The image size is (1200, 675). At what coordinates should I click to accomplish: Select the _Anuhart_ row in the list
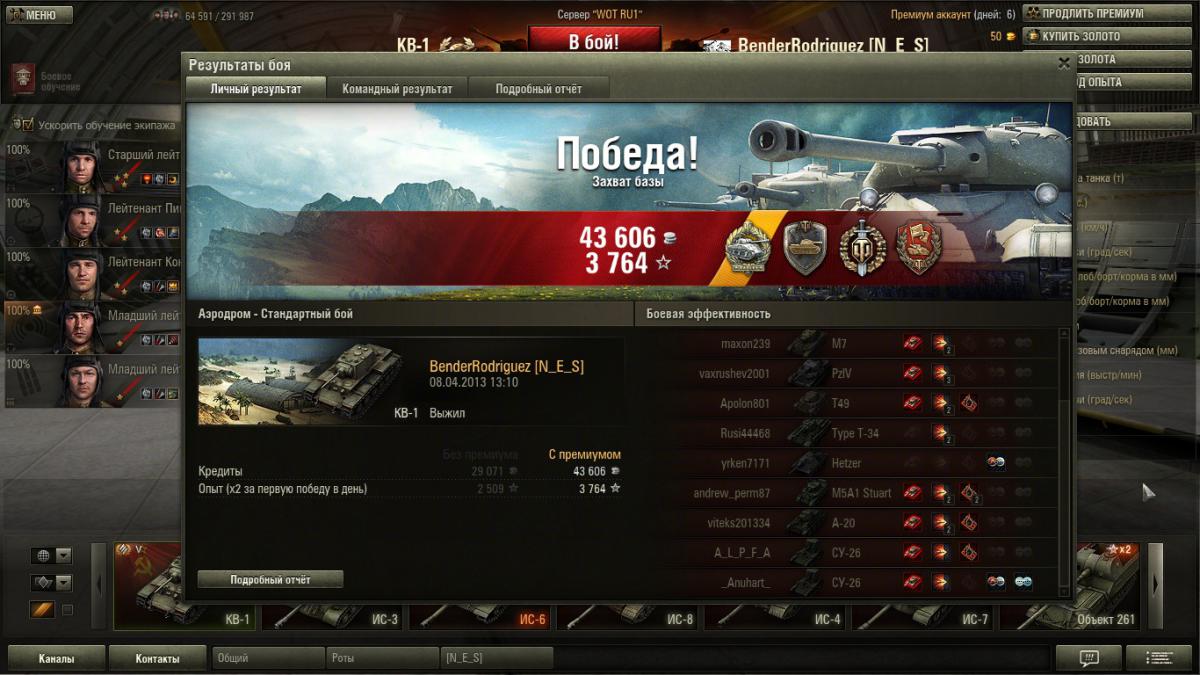(x=850, y=583)
